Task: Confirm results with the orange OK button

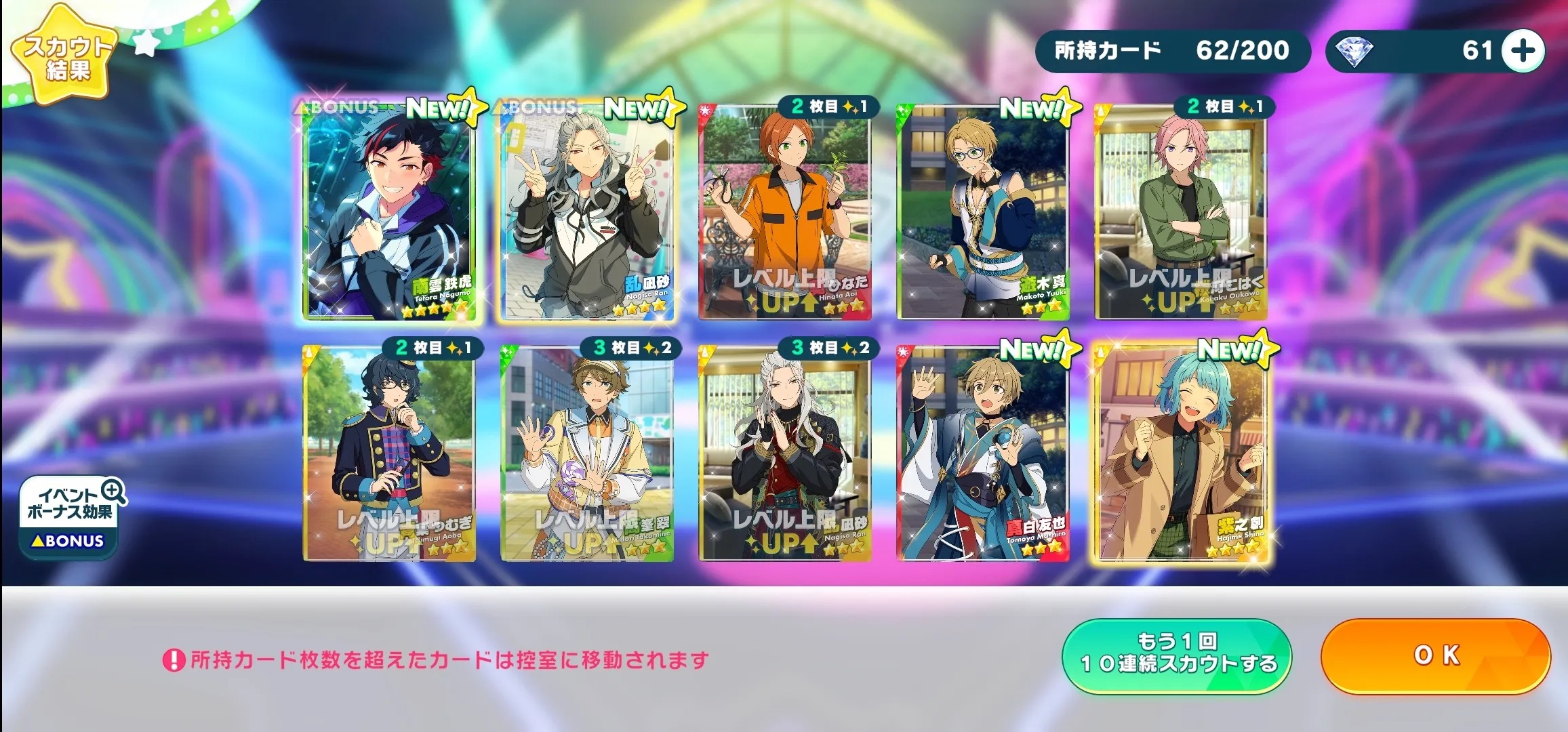Action: click(1435, 655)
